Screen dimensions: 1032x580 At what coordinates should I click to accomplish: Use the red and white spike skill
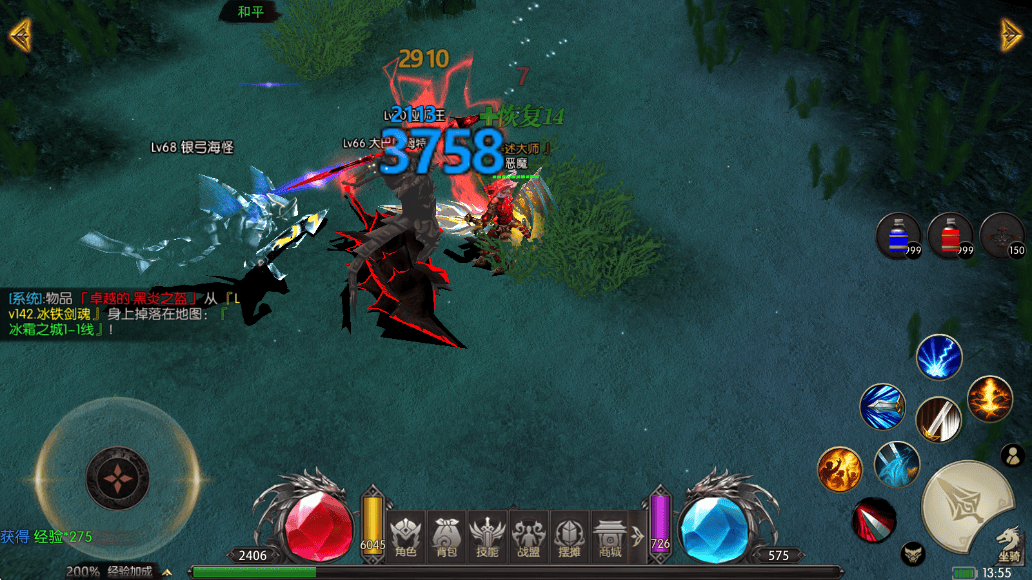[x=874, y=520]
